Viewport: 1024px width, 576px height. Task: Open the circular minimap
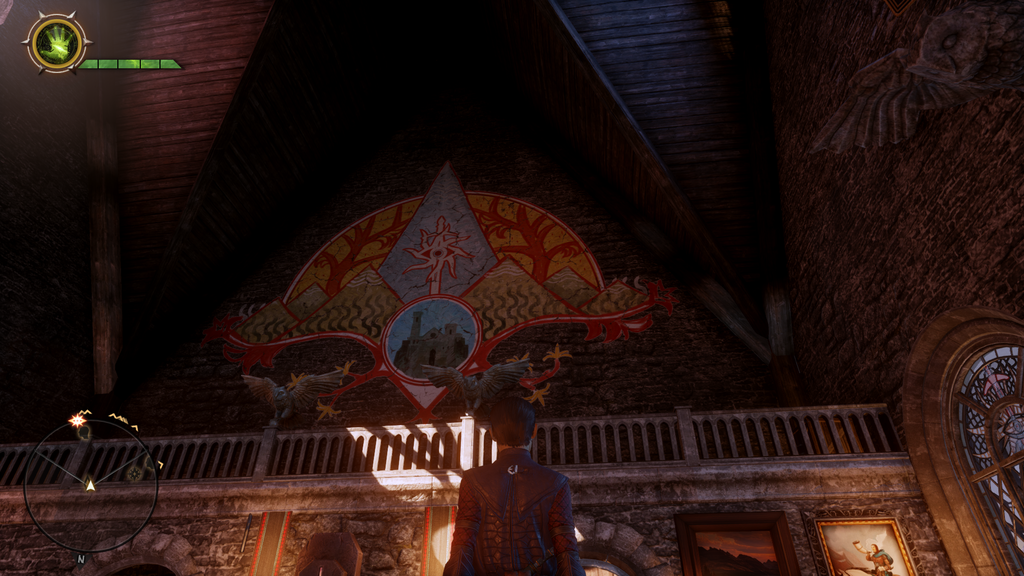coord(90,485)
